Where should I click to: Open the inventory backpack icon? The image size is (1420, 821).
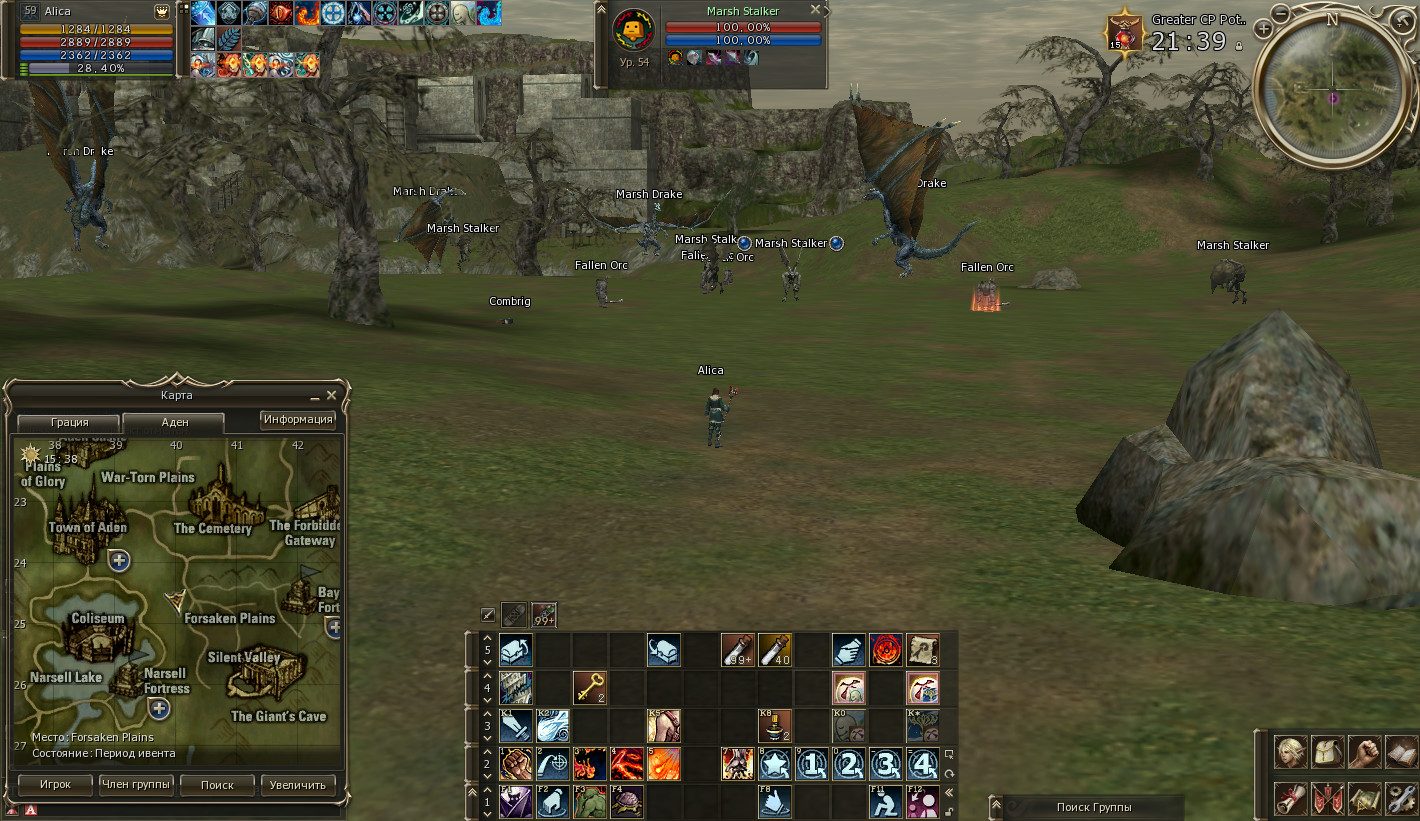point(1327,752)
